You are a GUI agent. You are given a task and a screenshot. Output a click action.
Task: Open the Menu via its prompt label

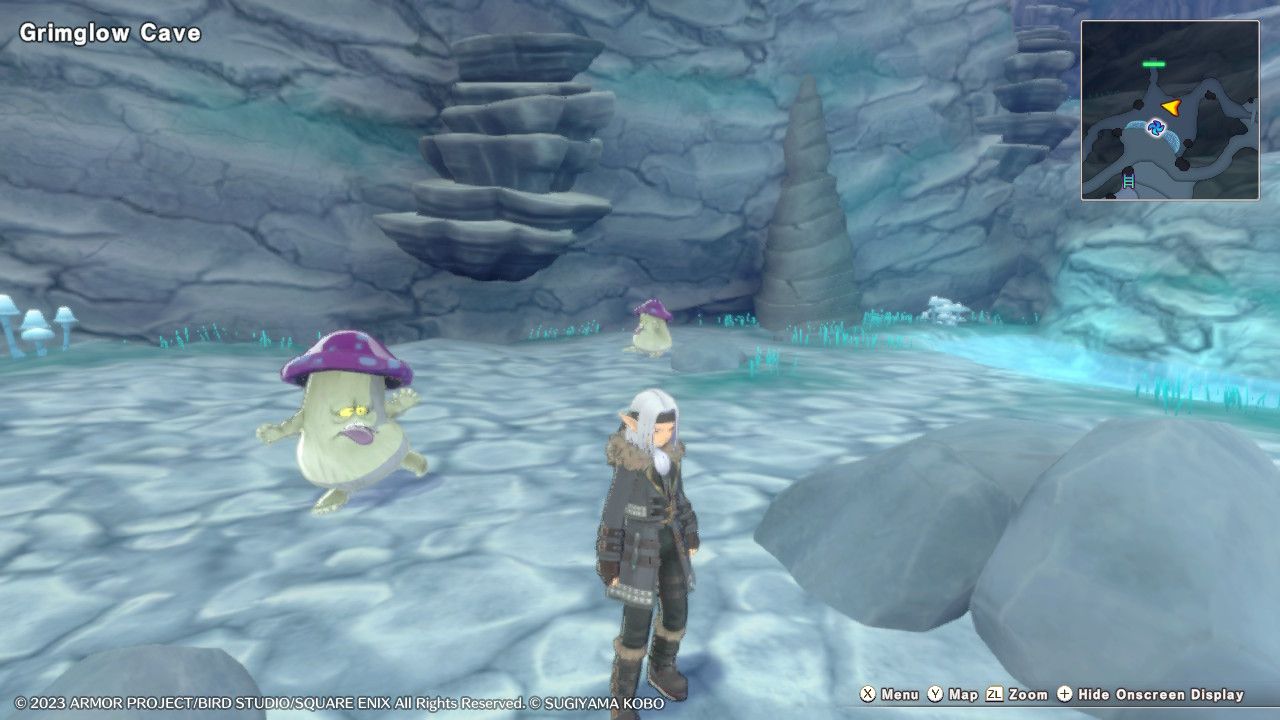pyautogui.click(x=898, y=695)
